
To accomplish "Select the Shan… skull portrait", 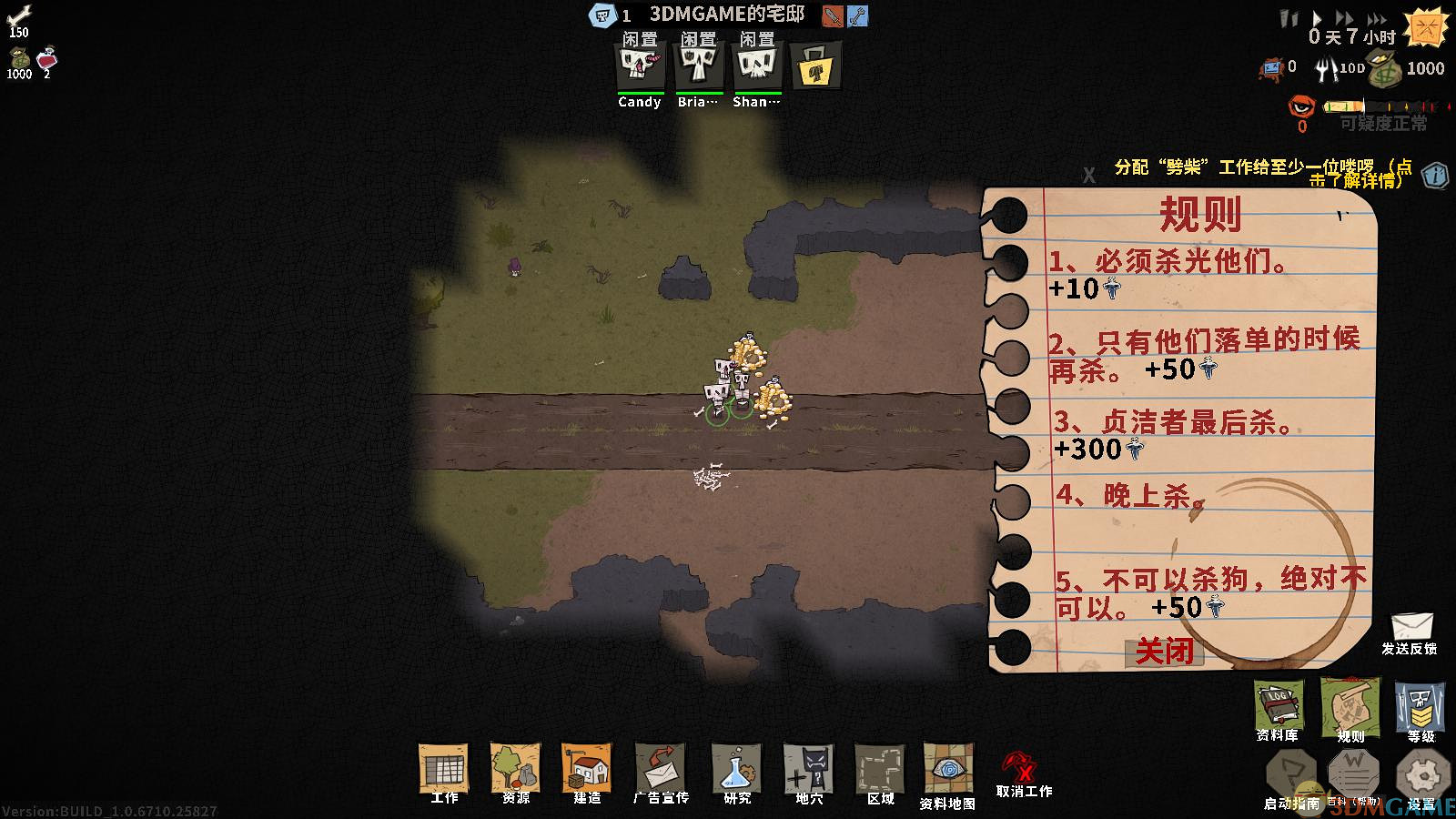I will coord(756,67).
